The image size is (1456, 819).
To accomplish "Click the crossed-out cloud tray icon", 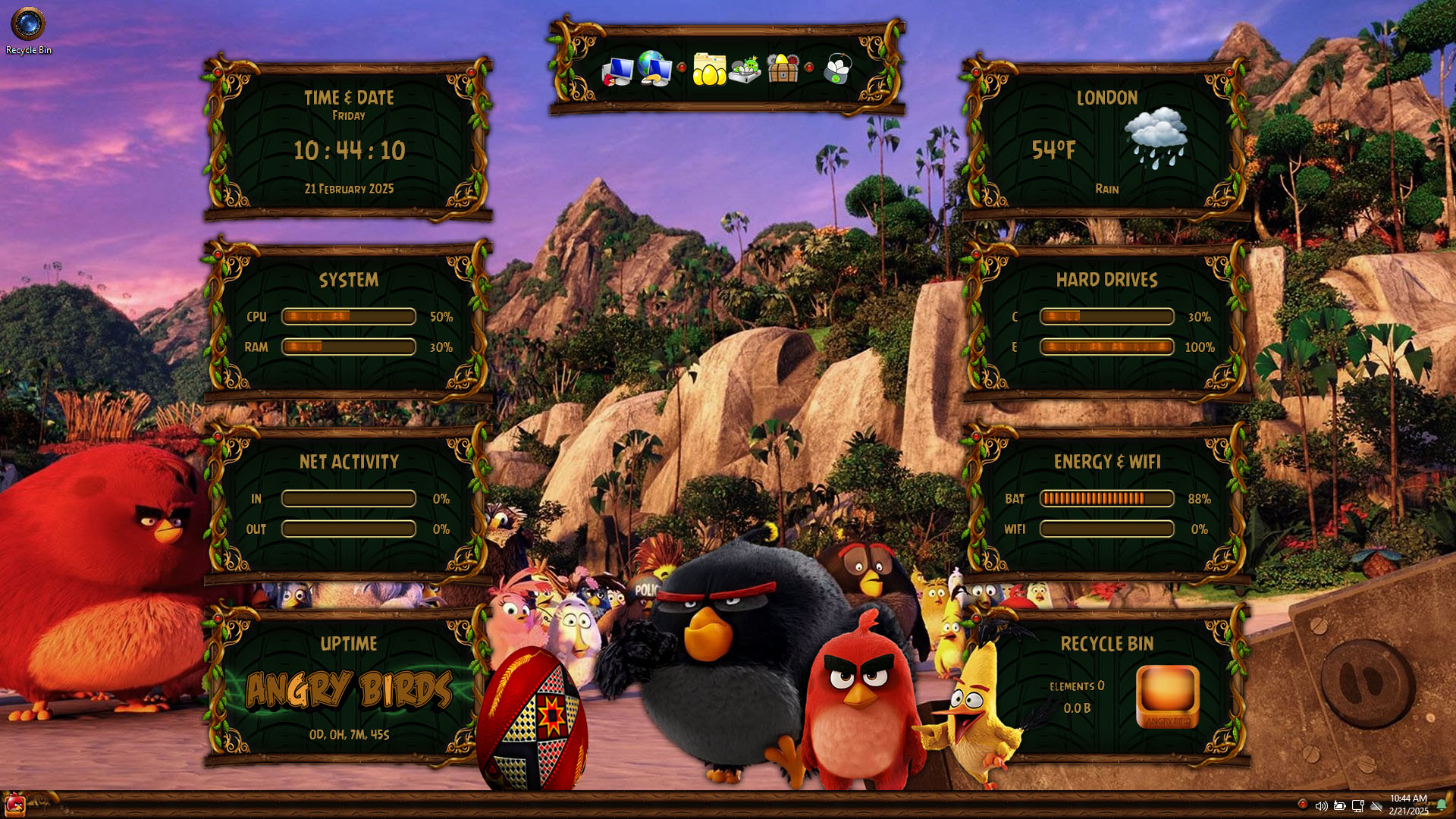I will point(1376,805).
